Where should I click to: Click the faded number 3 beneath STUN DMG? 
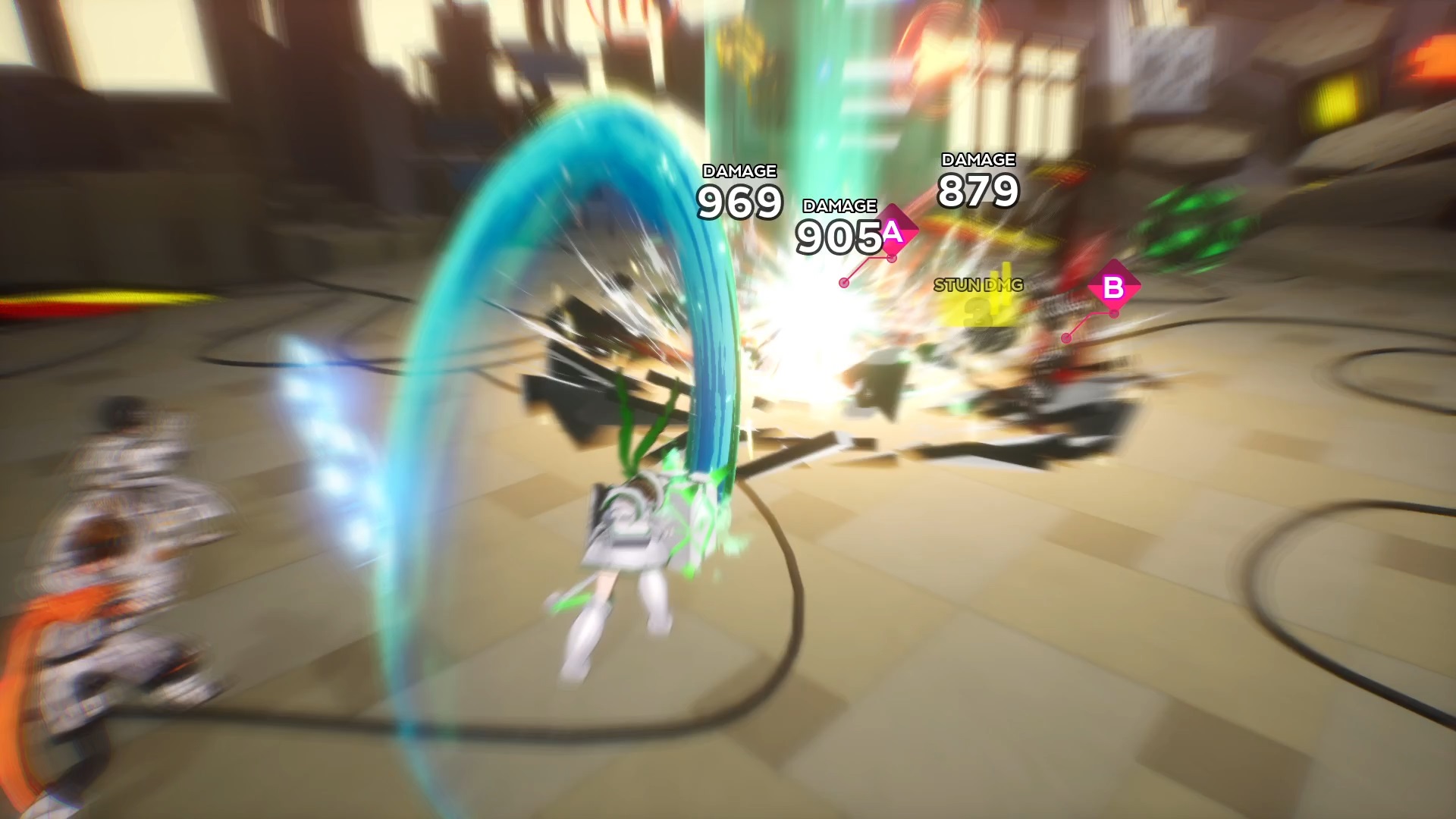point(978,312)
